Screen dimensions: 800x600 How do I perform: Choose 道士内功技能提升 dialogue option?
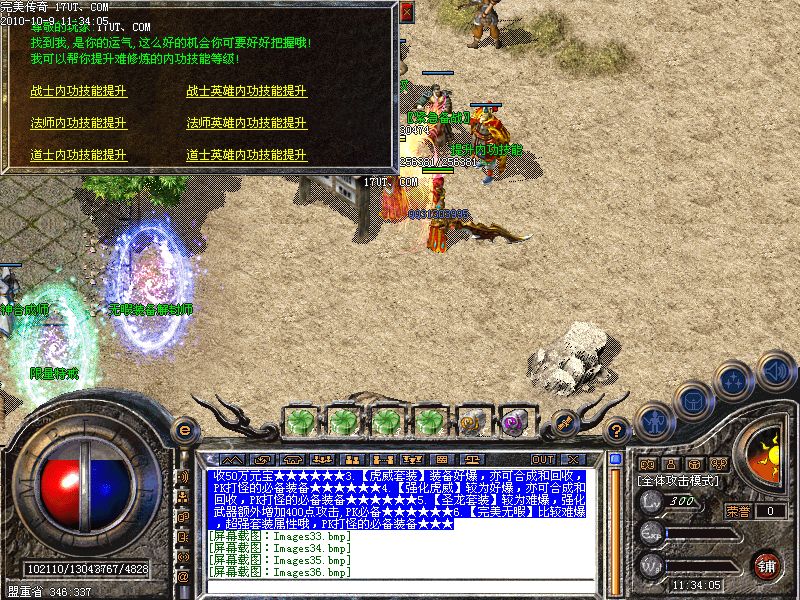tap(78, 156)
